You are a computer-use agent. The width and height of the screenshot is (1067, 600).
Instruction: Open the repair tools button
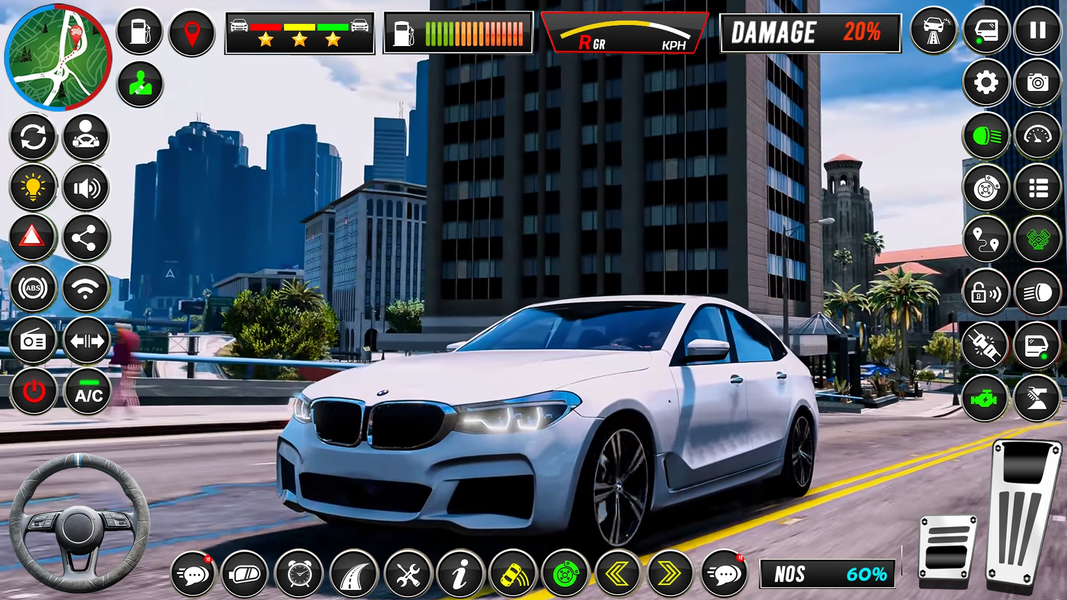407,574
